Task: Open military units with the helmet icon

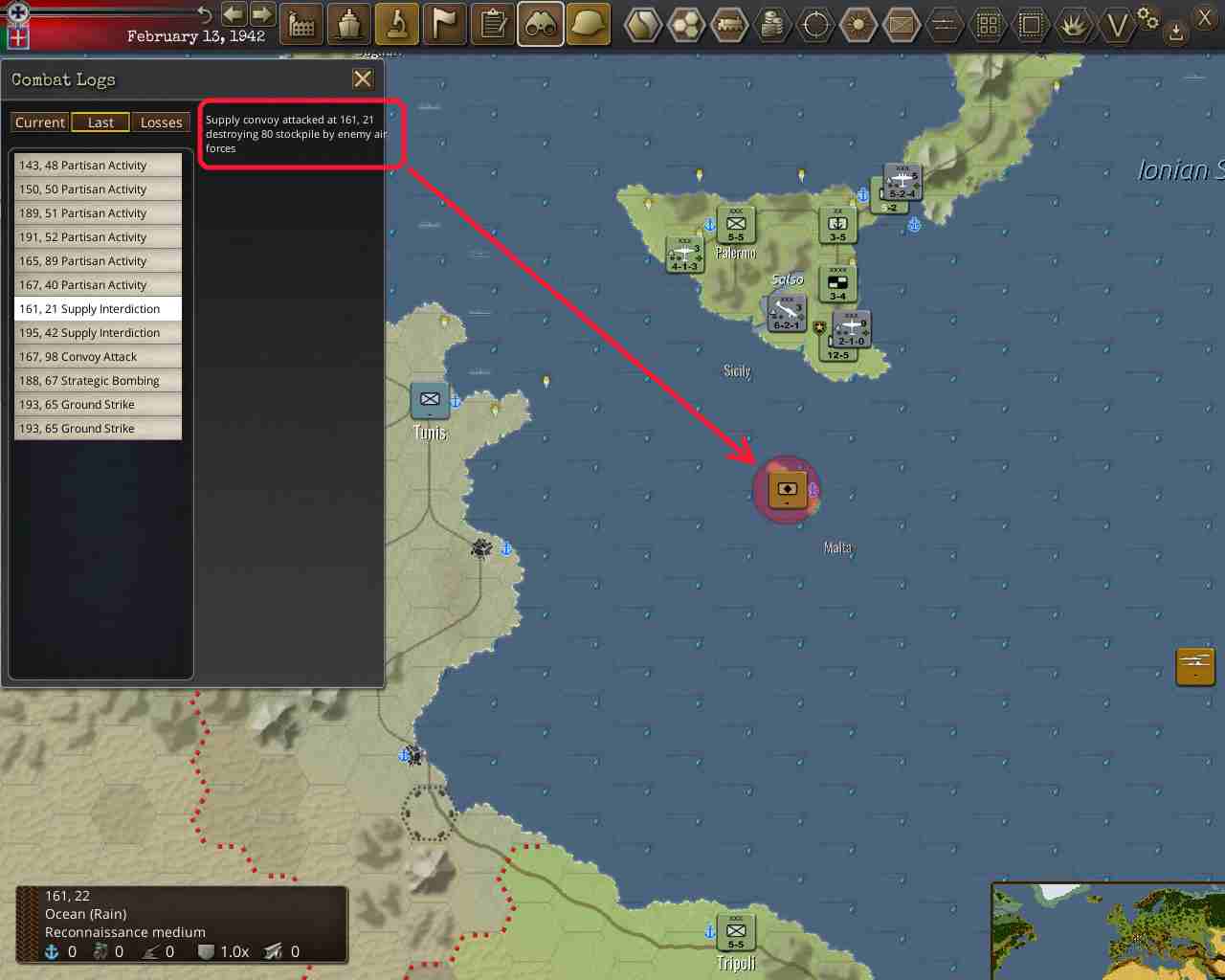Action: tap(588, 25)
